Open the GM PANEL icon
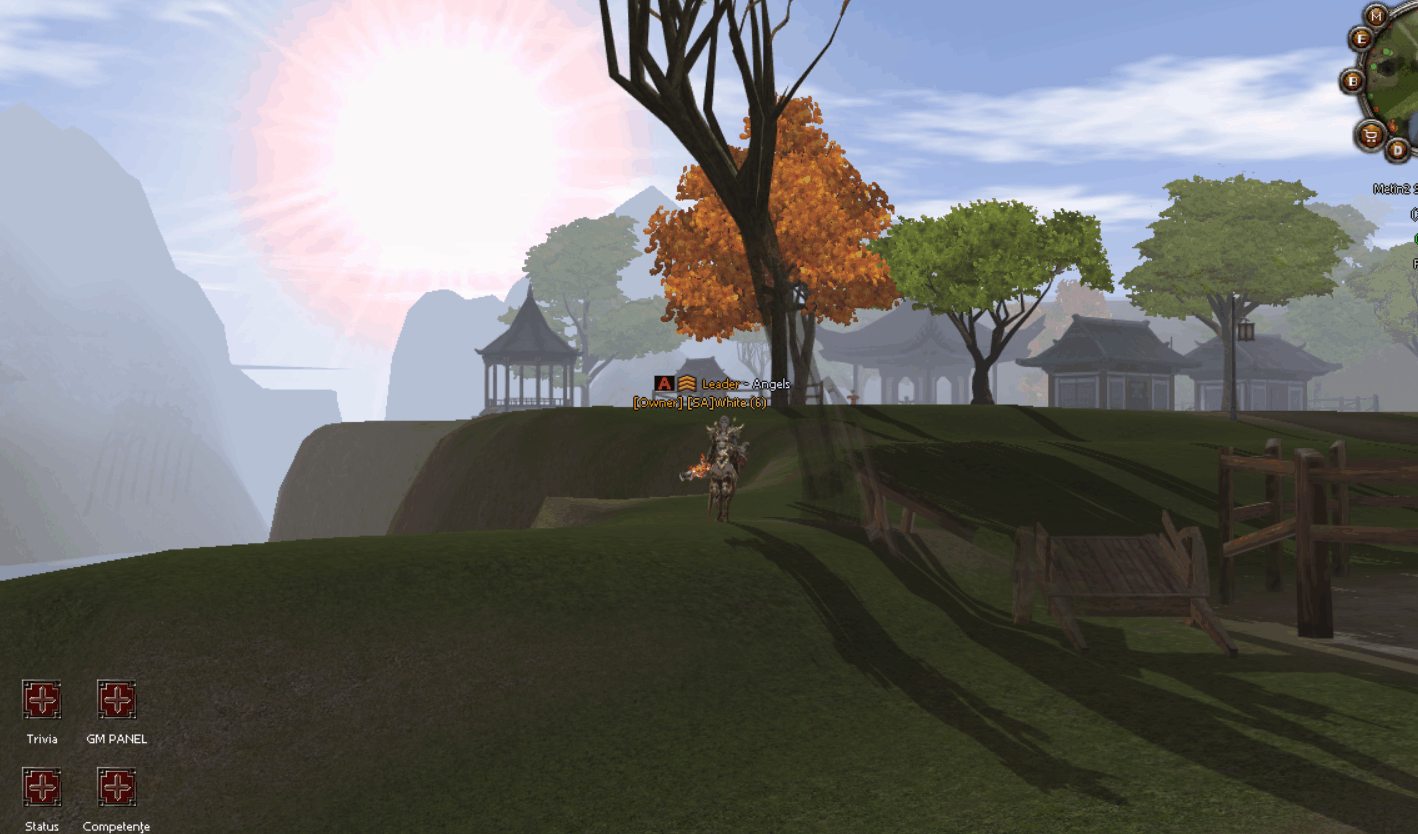This screenshot has width=1418, height=834. (x=116, y=700)
